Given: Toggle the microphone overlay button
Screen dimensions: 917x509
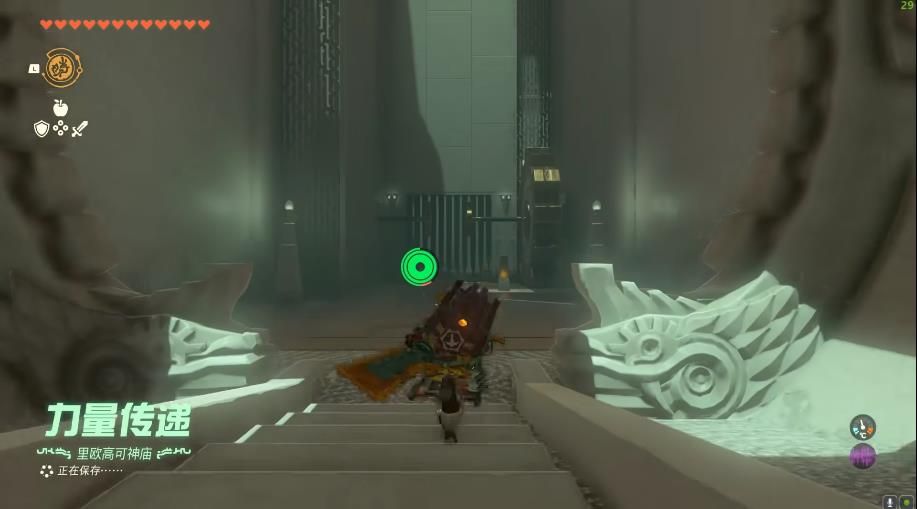Looking at the screenshot, I should [x=890, y=502].
